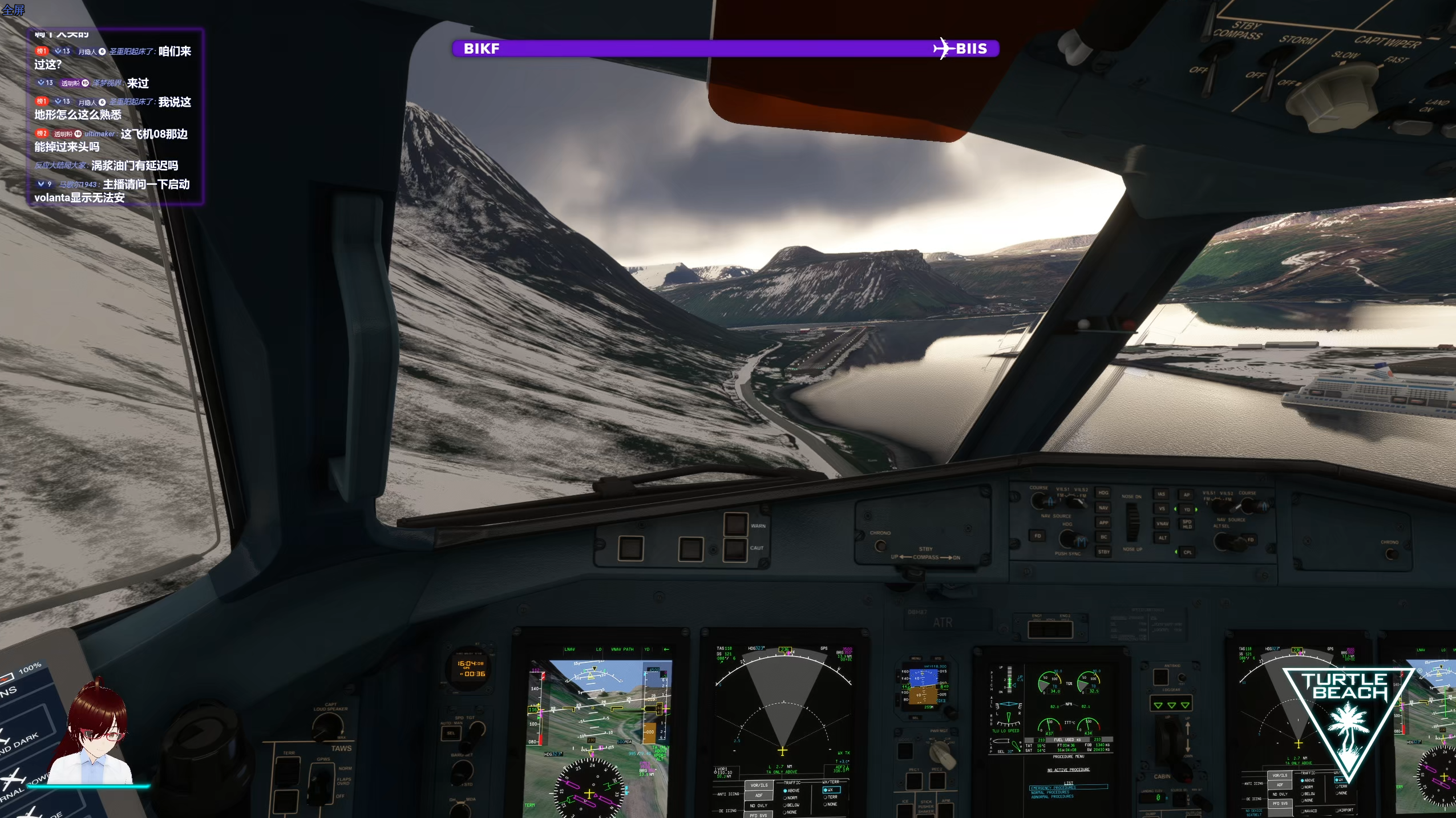Open Abnormal Procedures in the procedure list
The height and width of the screenshot is (818, 1456).
click(1053, 797)
